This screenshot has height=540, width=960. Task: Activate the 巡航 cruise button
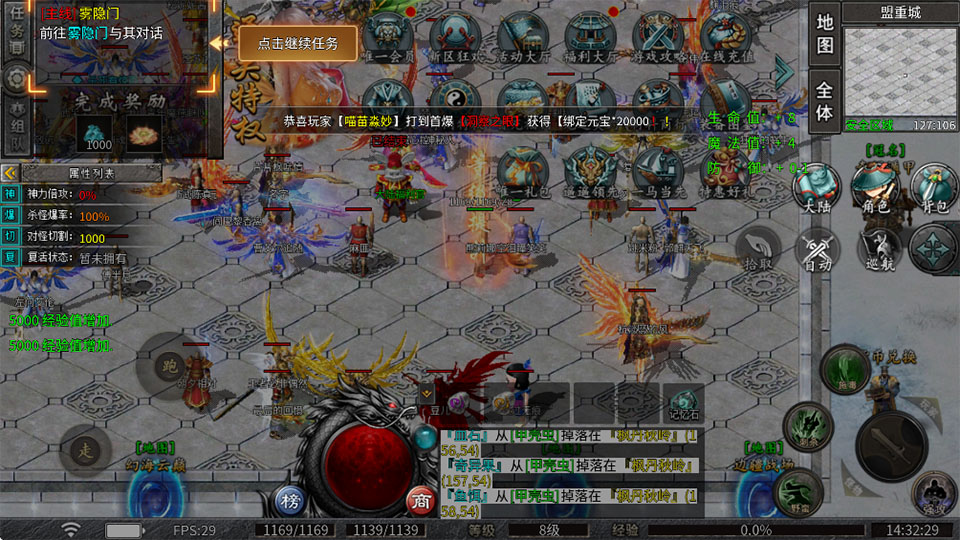point(877,248)
